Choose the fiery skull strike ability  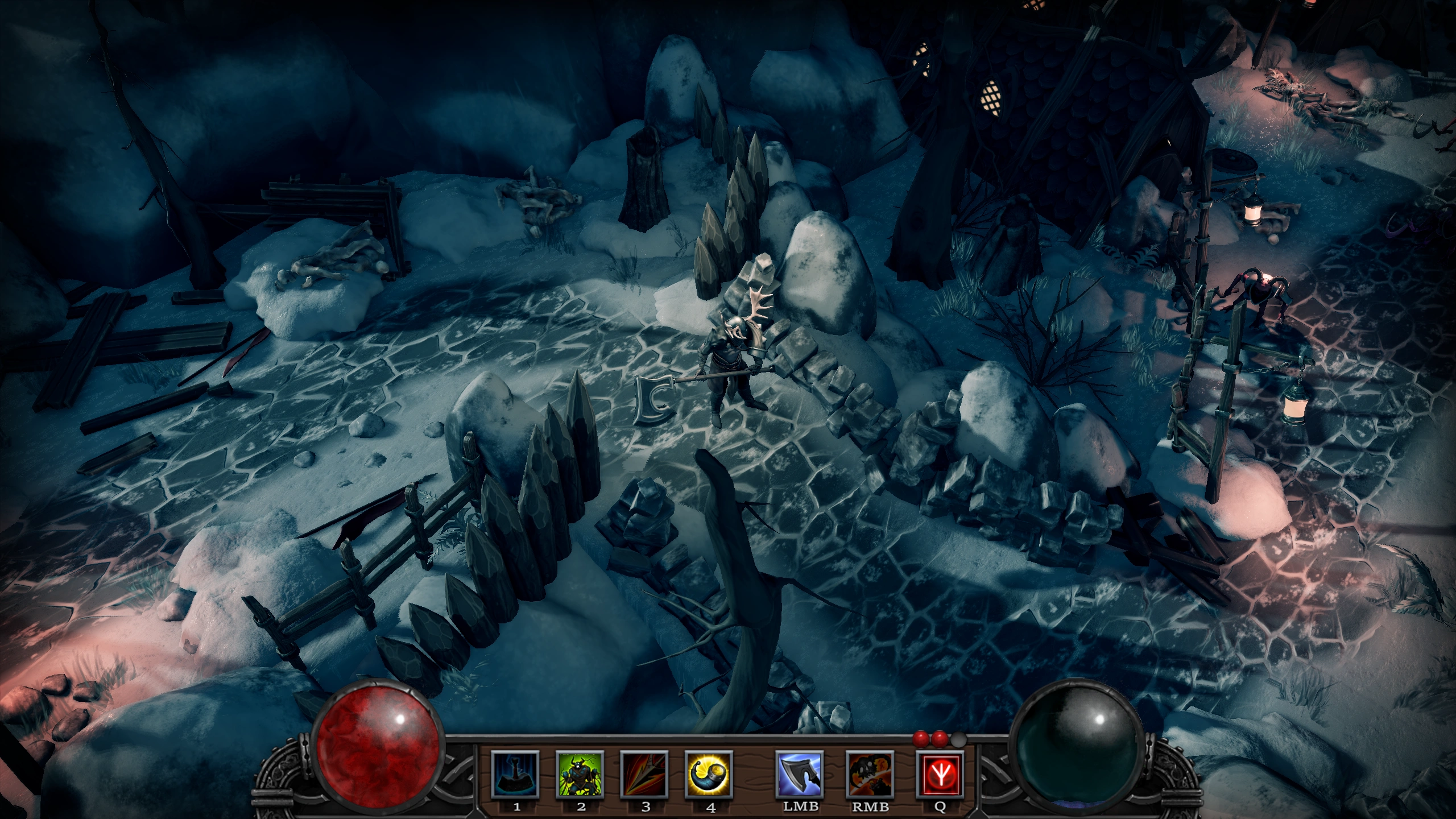pos(870,774)
